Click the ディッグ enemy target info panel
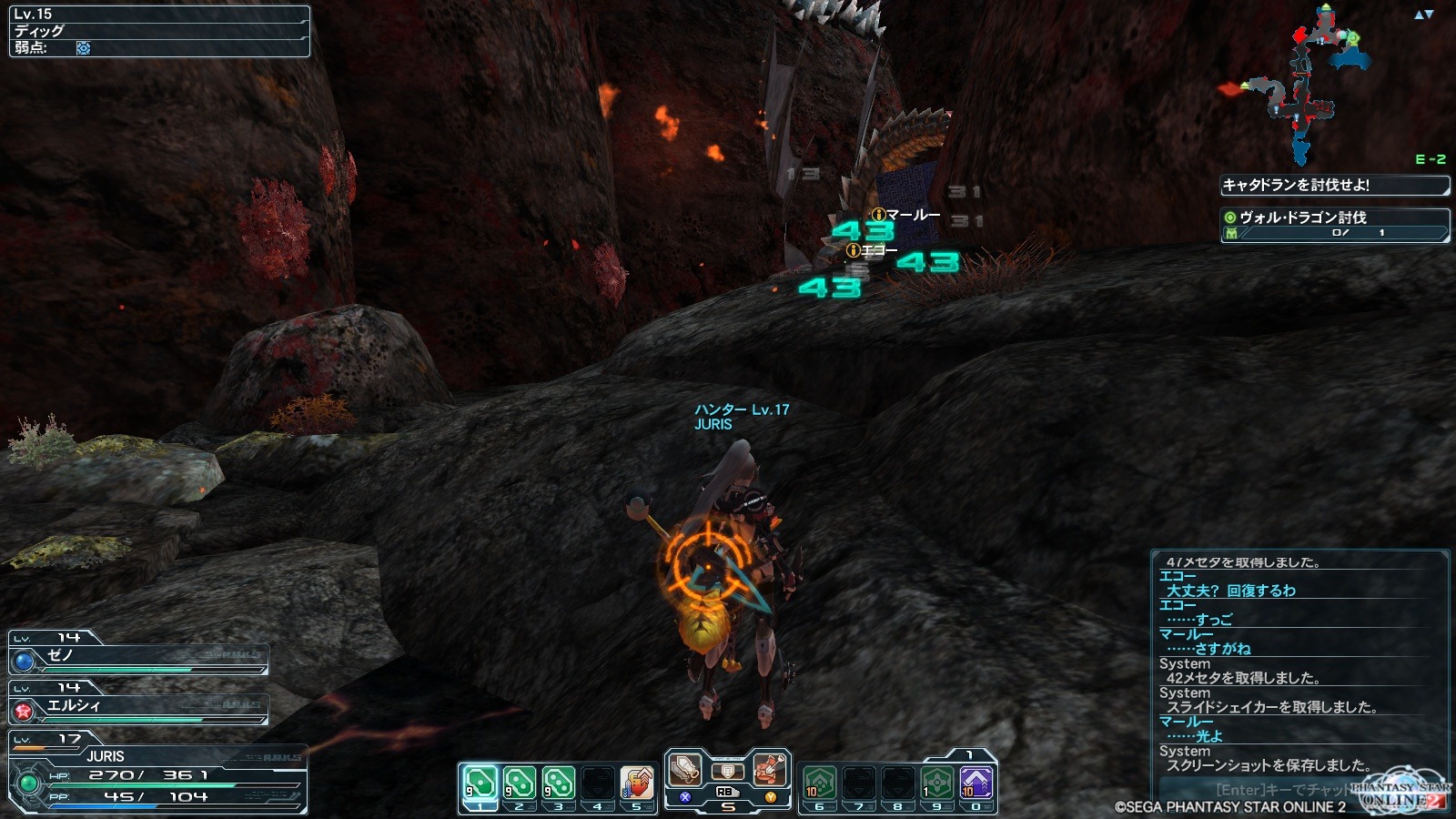The height and width of the screenshot is (819, 1456). pos(159,31)
